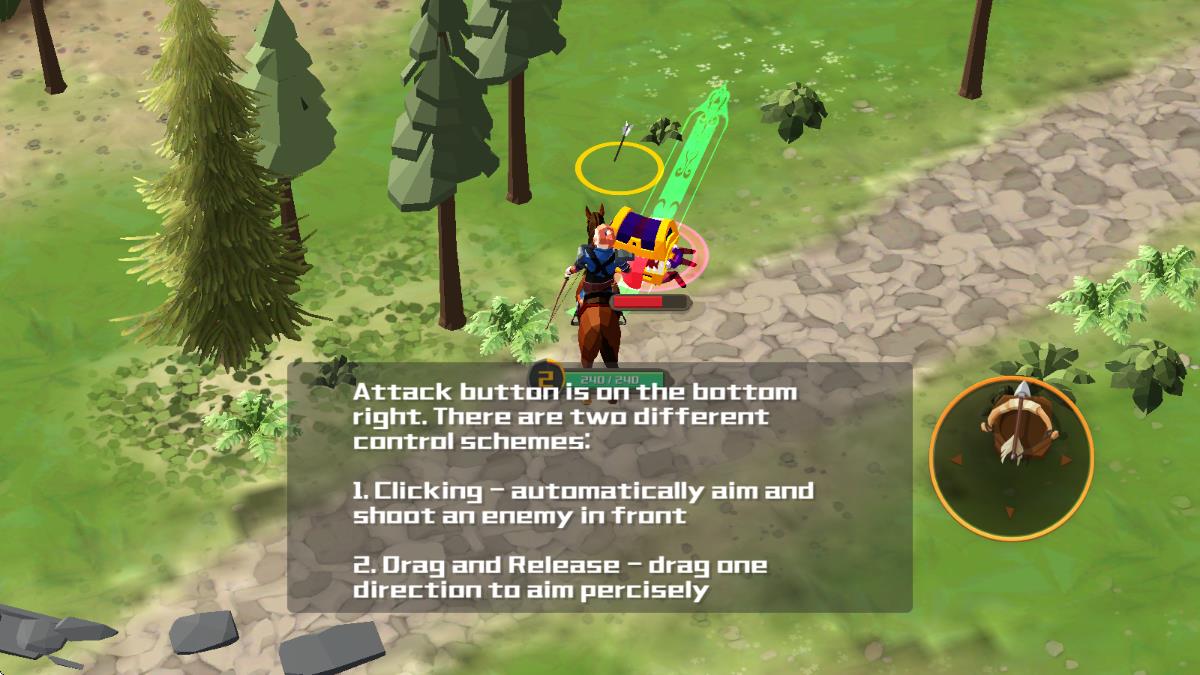Dismiss the attack tutorial text panel
The height and width of the screenshot is (675, 1200).
click(600, 488)
